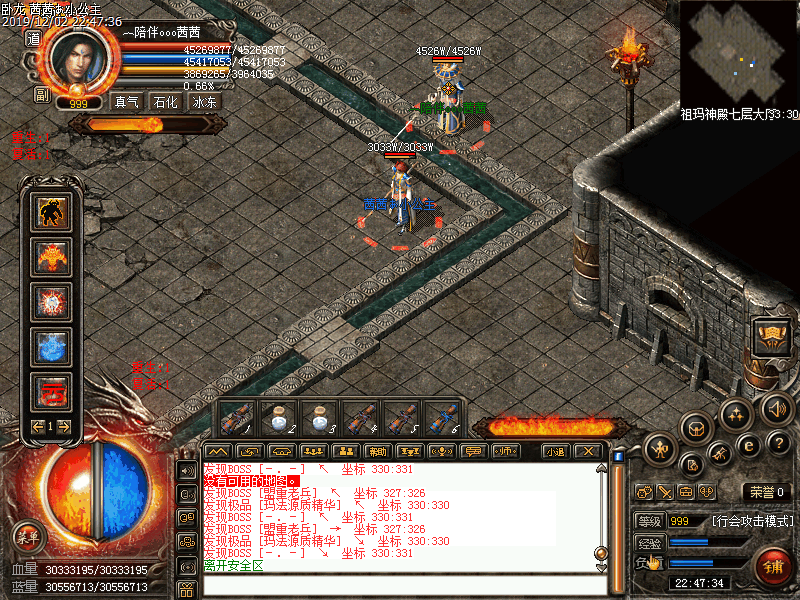The height and width of the screenshot is (600, 800).
Task: Select the character portrait
Action: (84, 59)
